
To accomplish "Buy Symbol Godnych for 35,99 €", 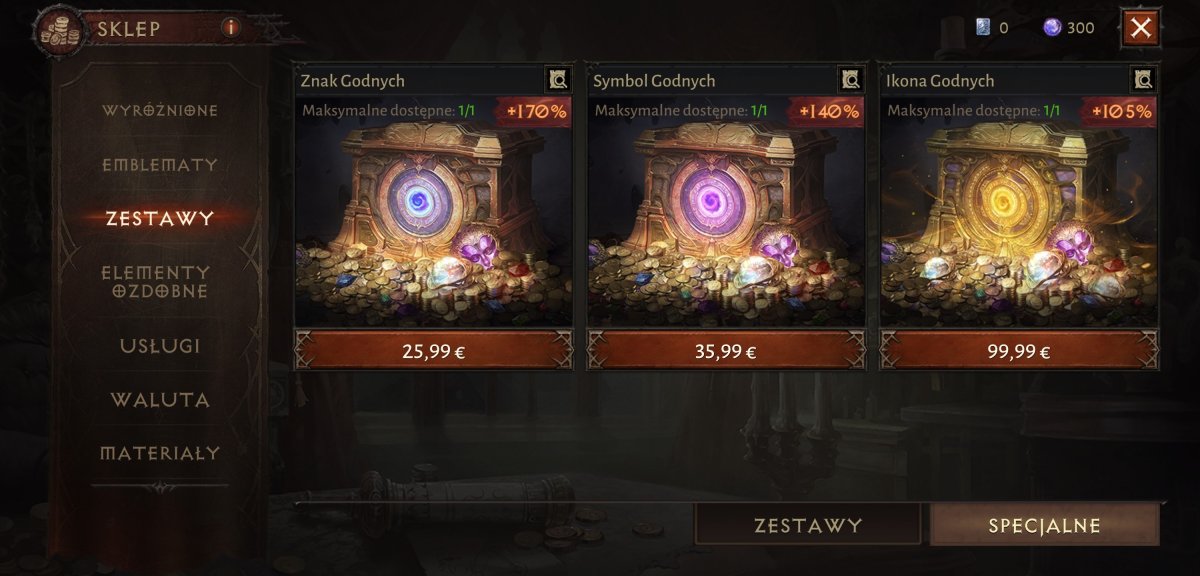I will [726, 351].
